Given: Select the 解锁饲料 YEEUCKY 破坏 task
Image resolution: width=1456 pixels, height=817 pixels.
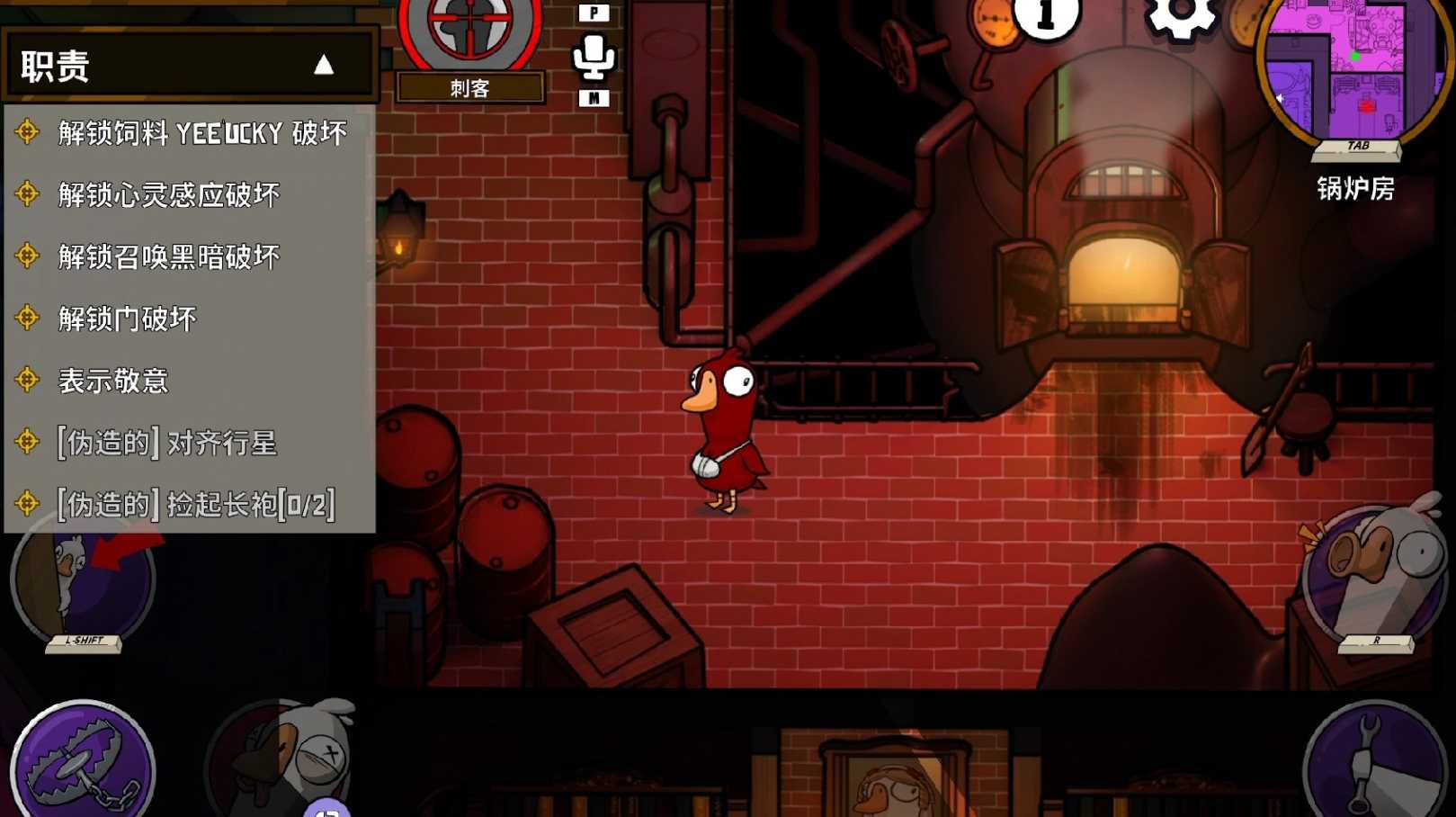Looking at the screenshot, I should (x=201, y=133).
